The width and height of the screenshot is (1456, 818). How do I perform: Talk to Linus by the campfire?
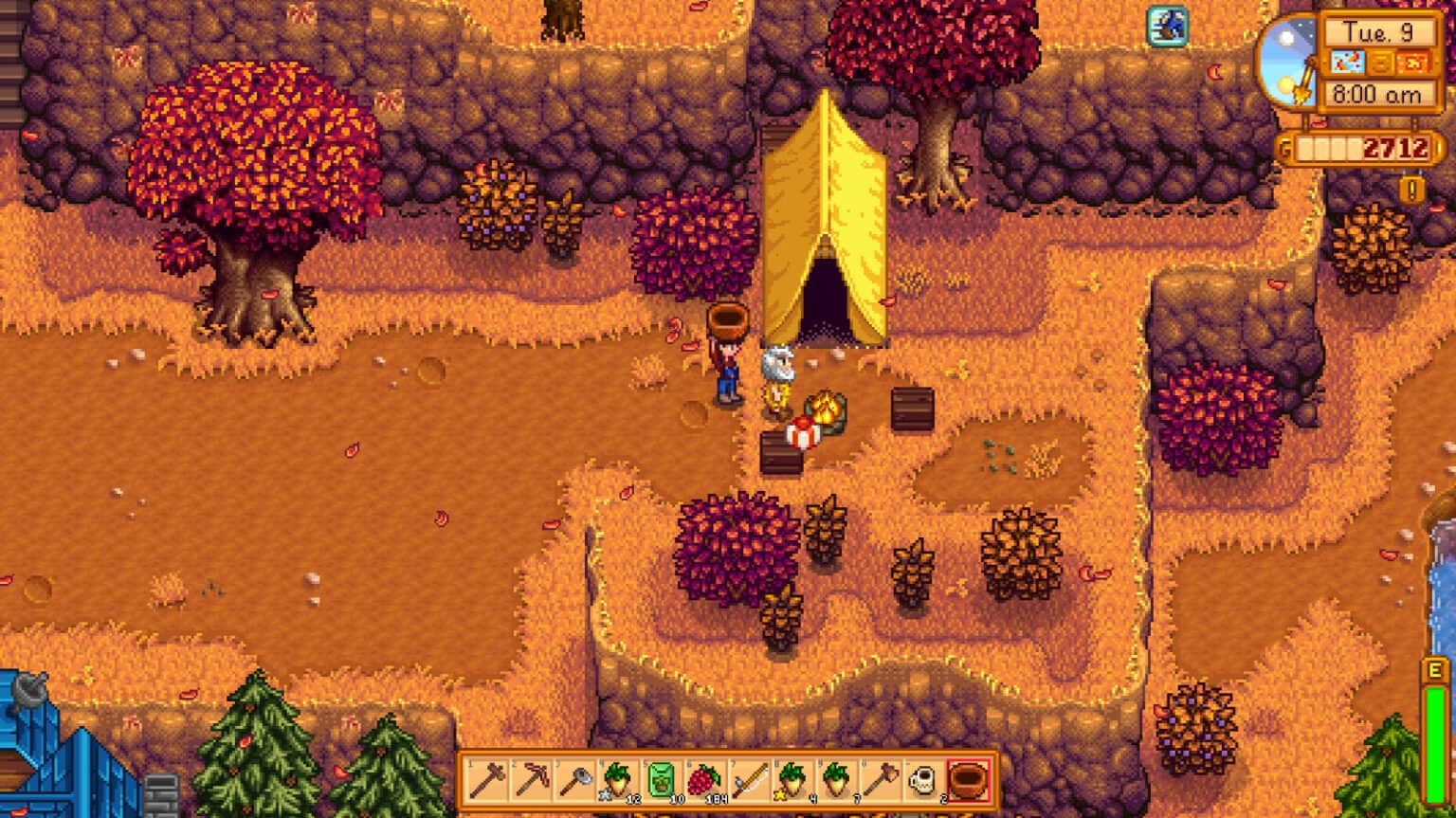(x=776, y=379)
